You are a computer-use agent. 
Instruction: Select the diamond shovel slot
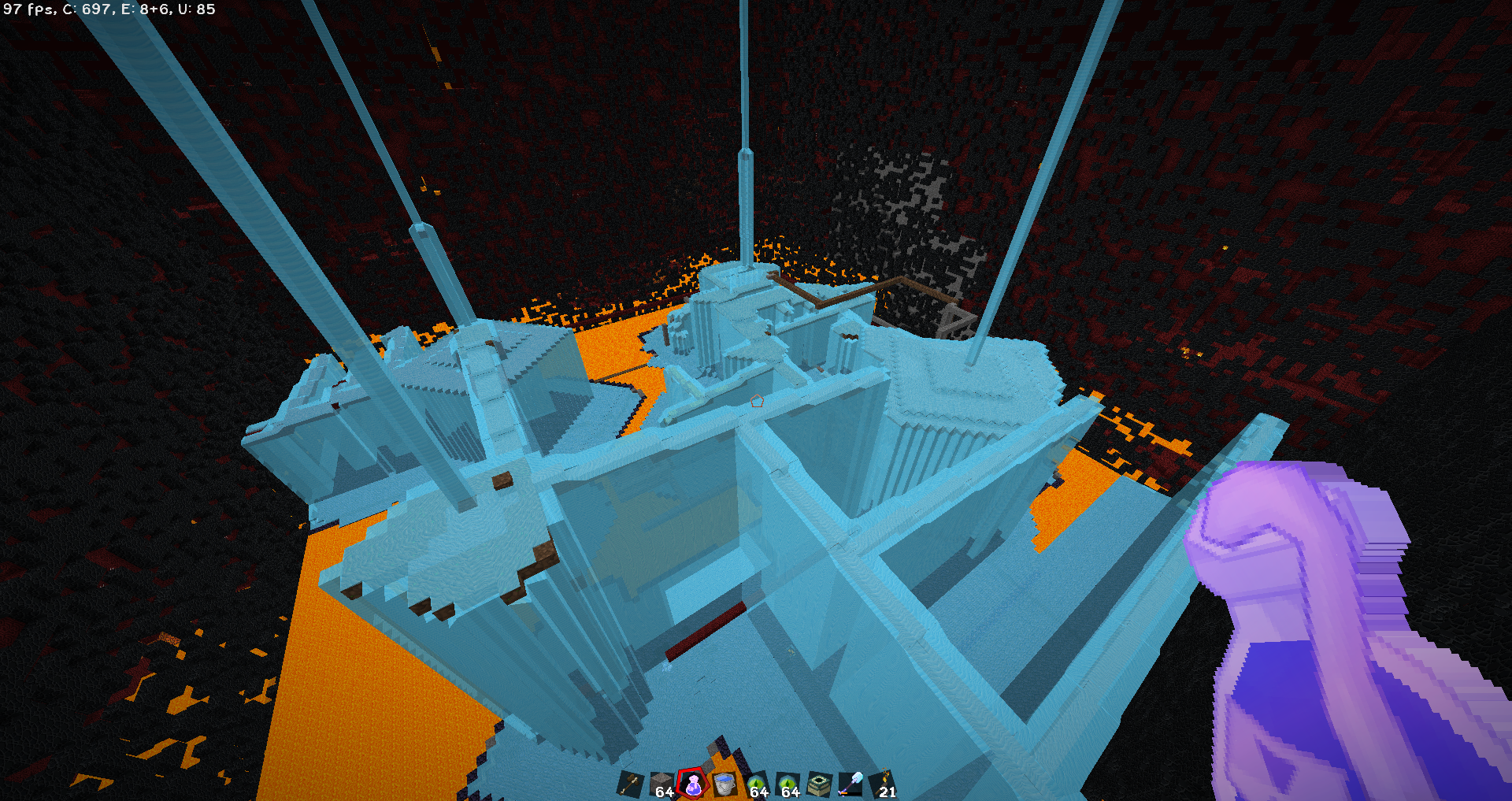[x=850, y=784]
